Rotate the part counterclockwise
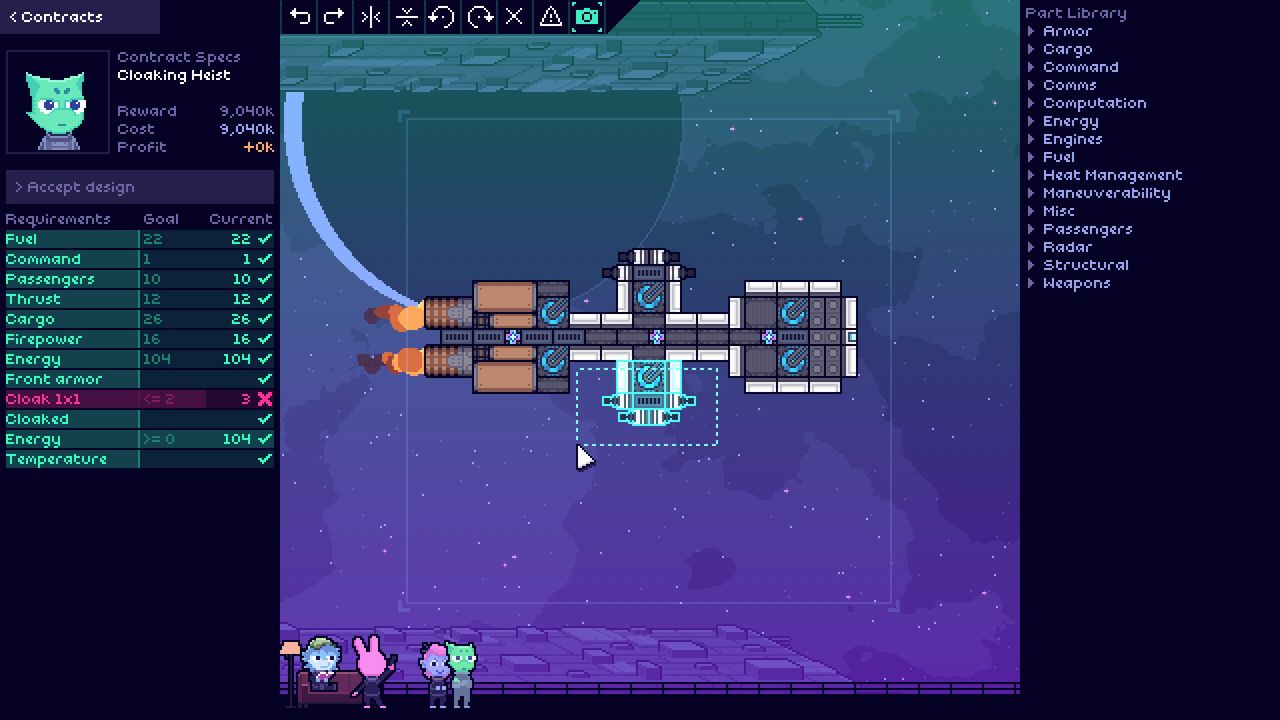Screen dimensions: 1280x720 click(442, 16)
